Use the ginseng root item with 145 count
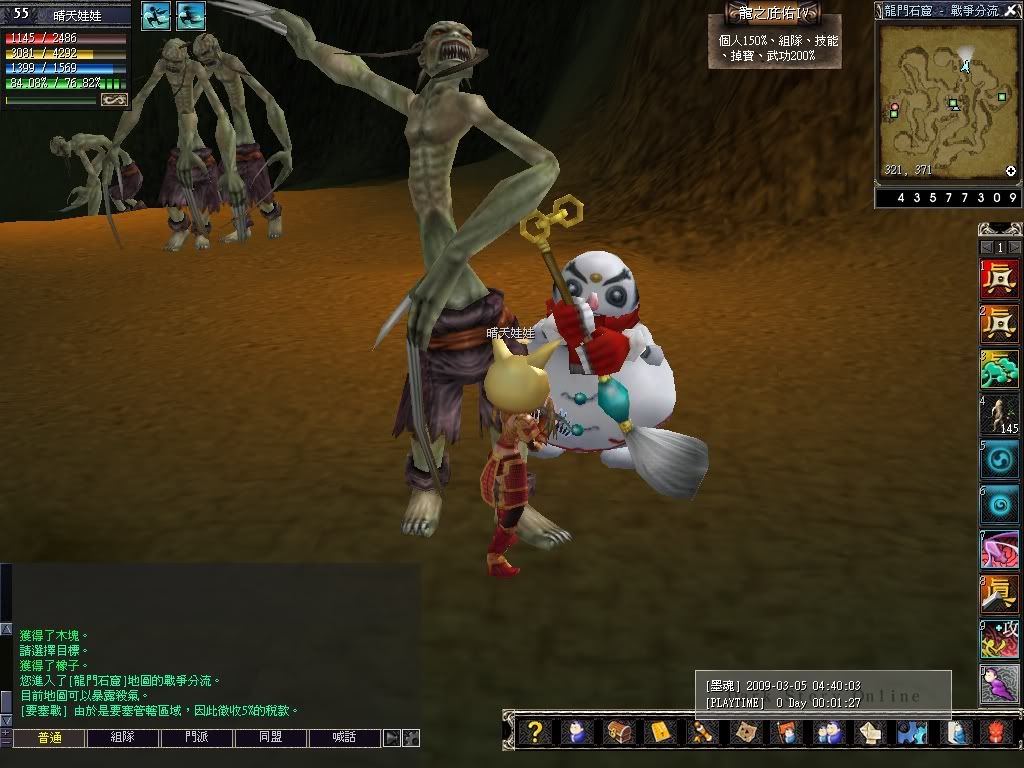 999,414
